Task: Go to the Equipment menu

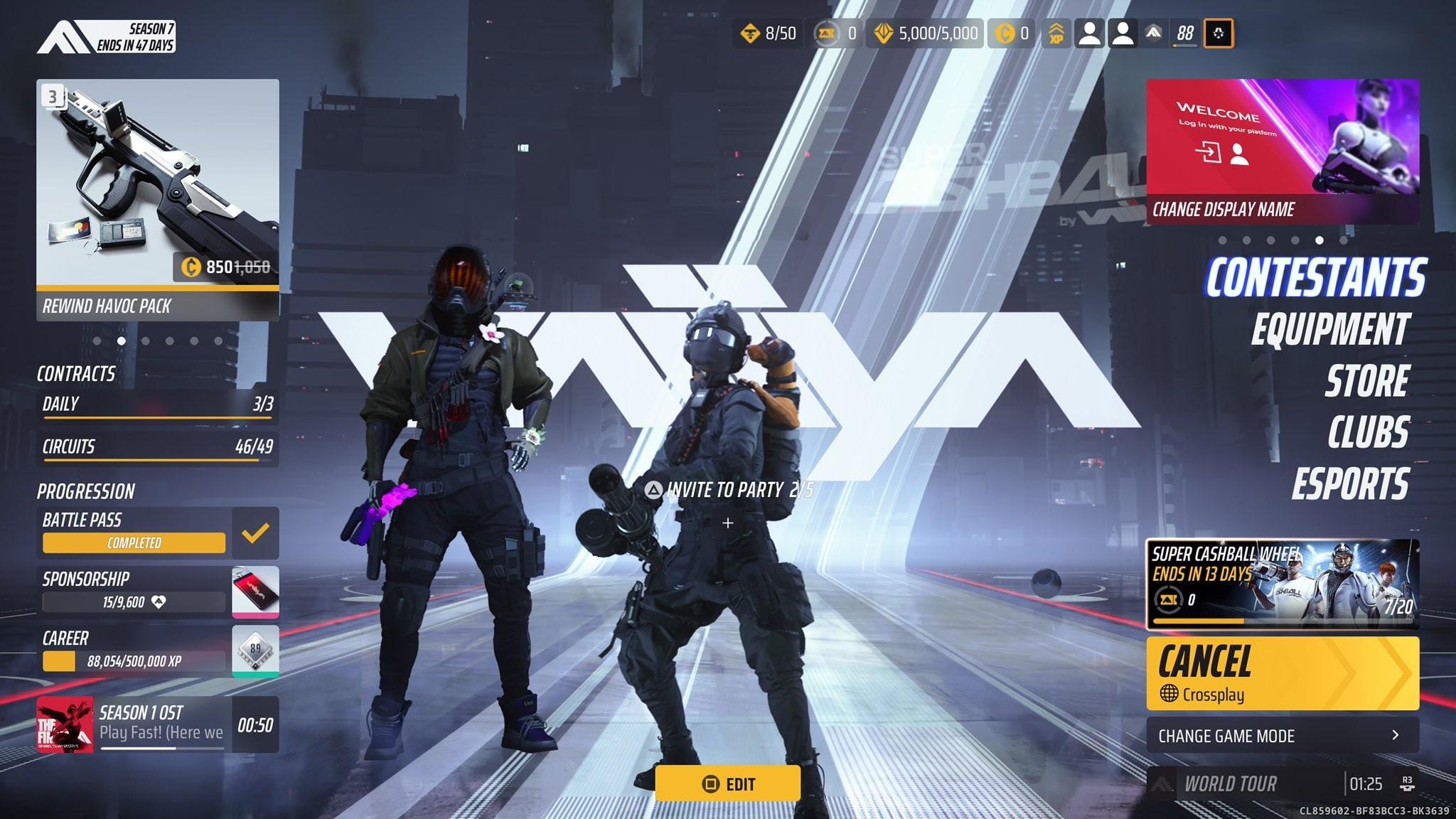Action: [1329, 329]
